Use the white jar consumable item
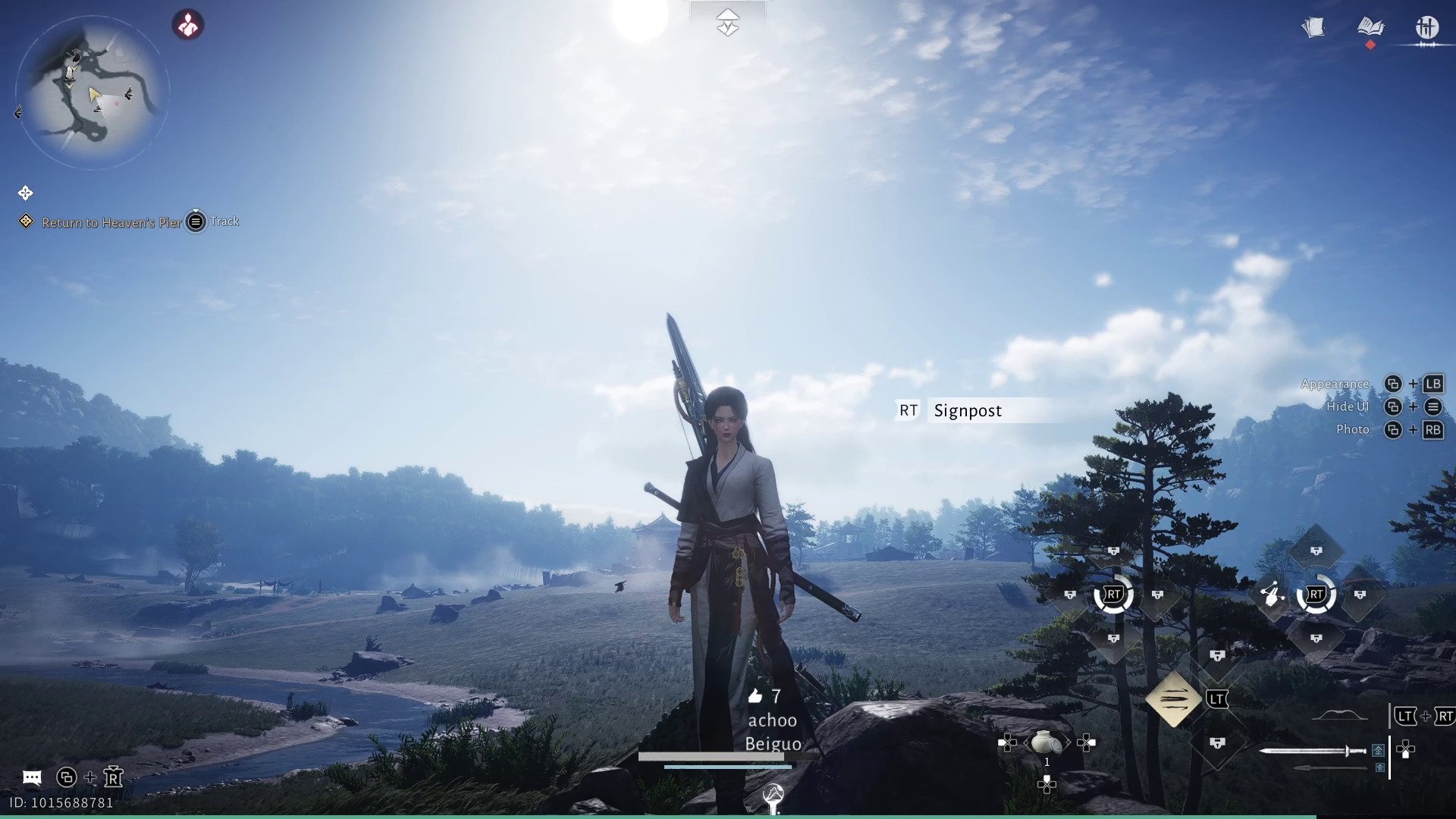 coord(1046,742)
